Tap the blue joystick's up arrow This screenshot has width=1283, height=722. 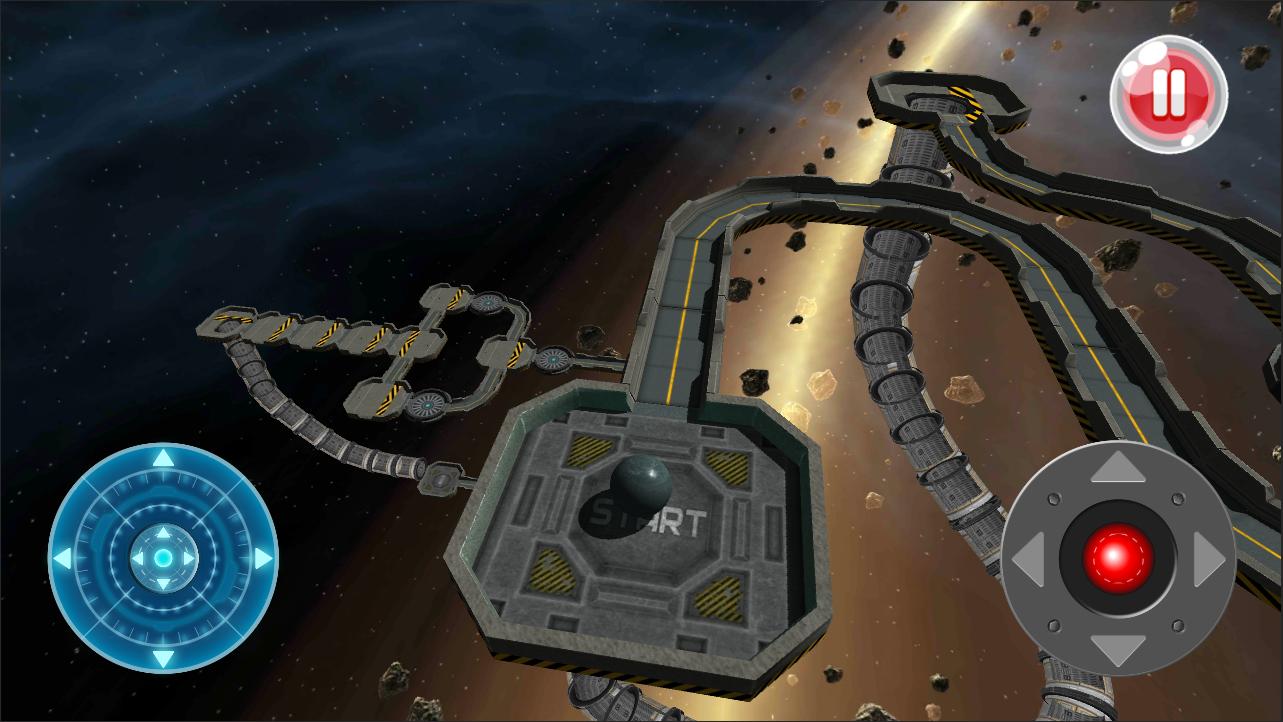pos(163,459)
